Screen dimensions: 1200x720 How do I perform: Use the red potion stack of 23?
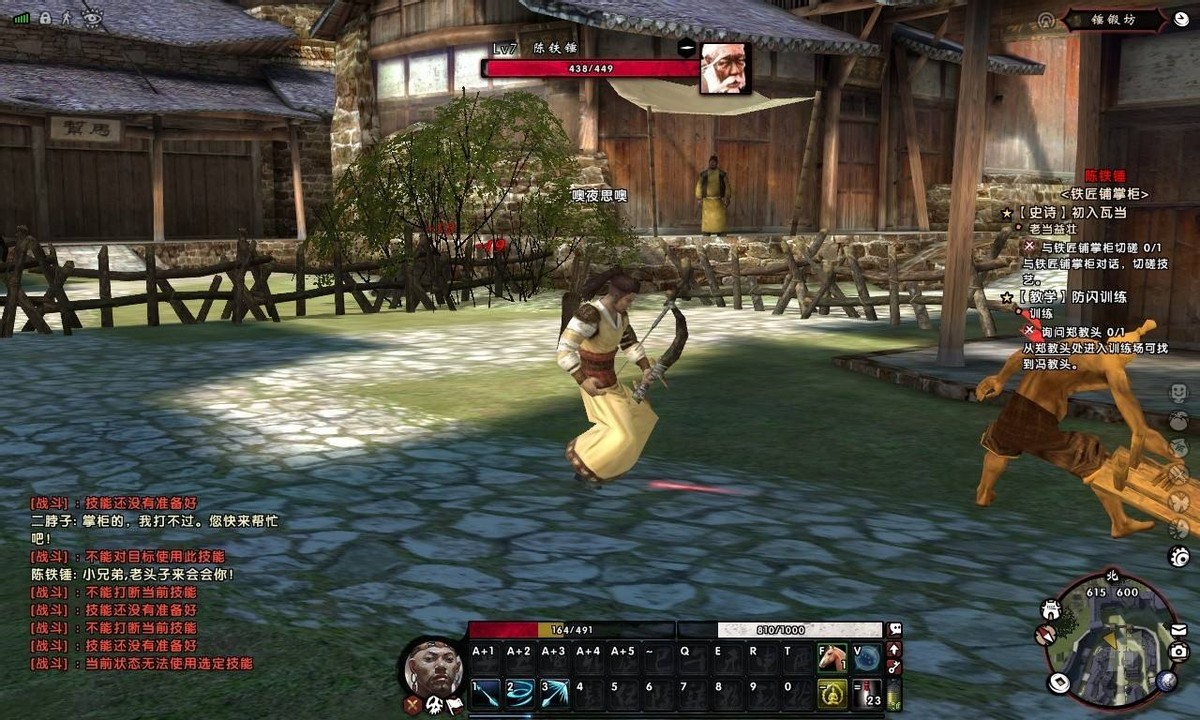[x=866, y=694]
